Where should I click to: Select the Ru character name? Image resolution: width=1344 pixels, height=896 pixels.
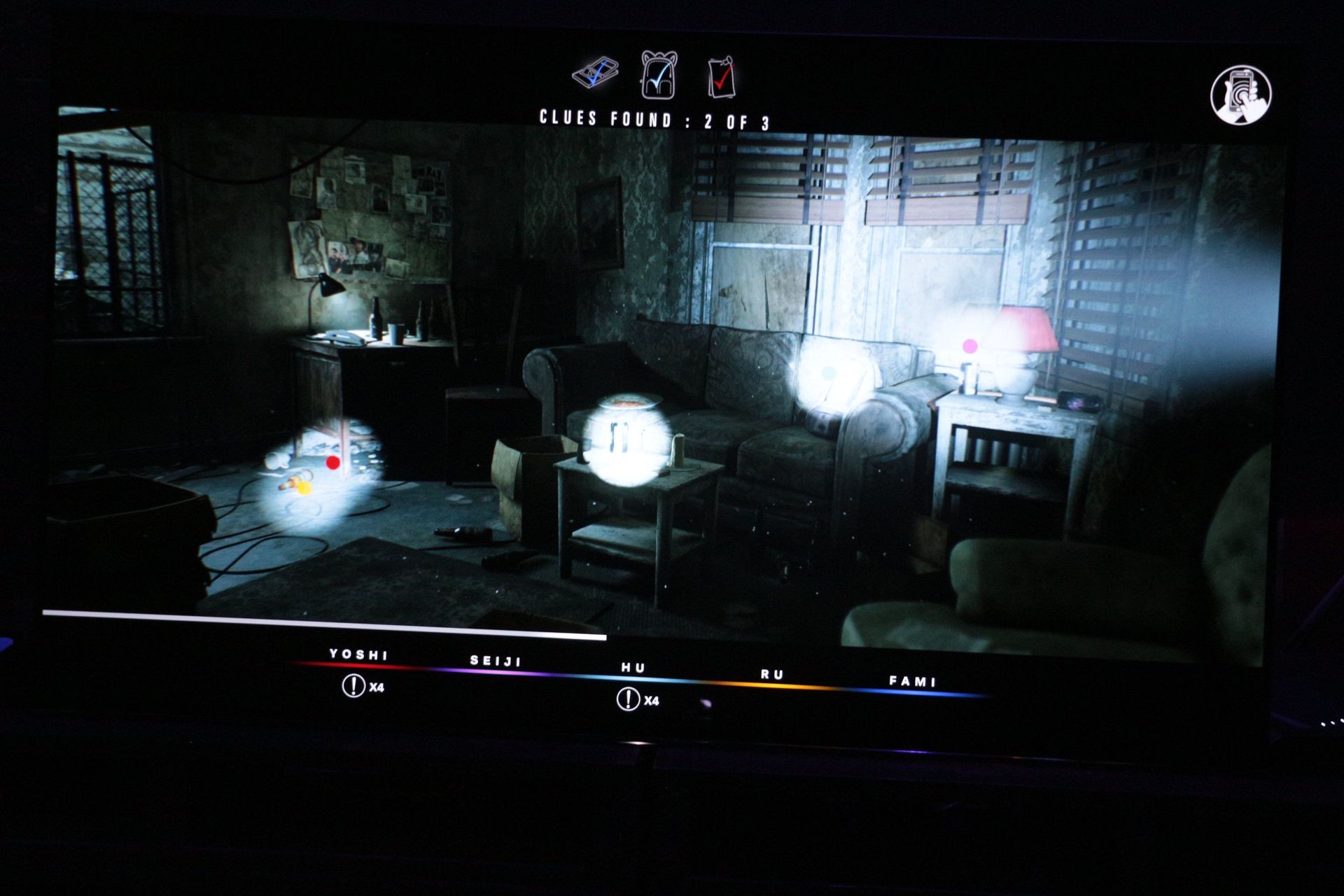point(772,673)
